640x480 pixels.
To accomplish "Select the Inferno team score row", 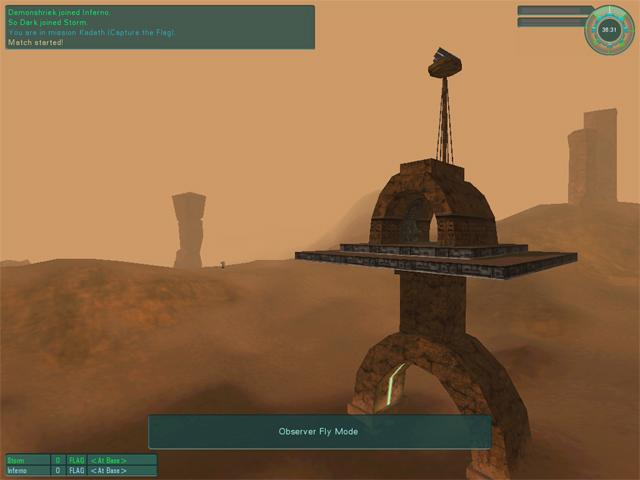I will pyautogui.click(x=81, y=470).
